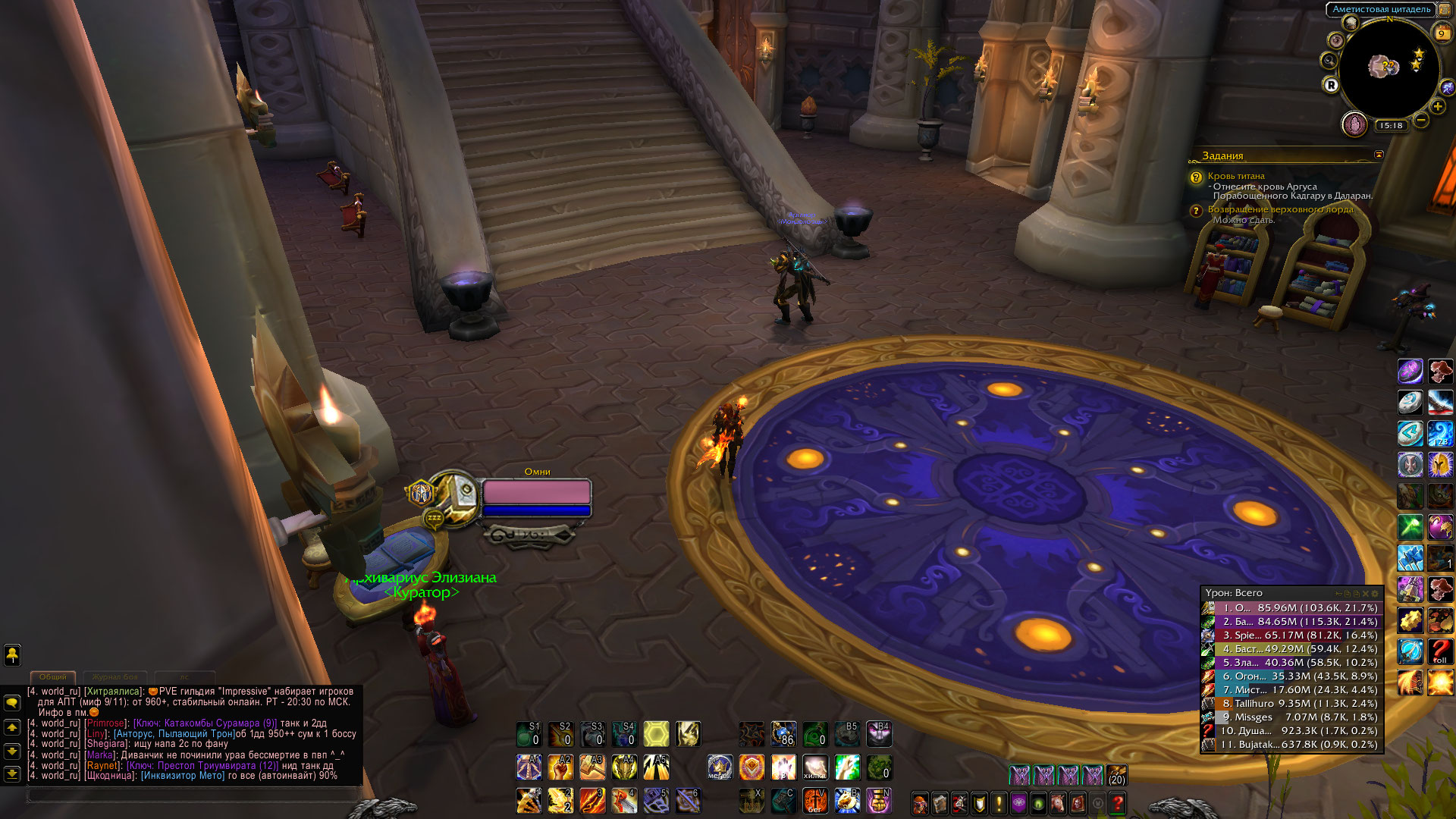Use the horse ability labelled бег

pyautogui.click(x=815, y=801)
